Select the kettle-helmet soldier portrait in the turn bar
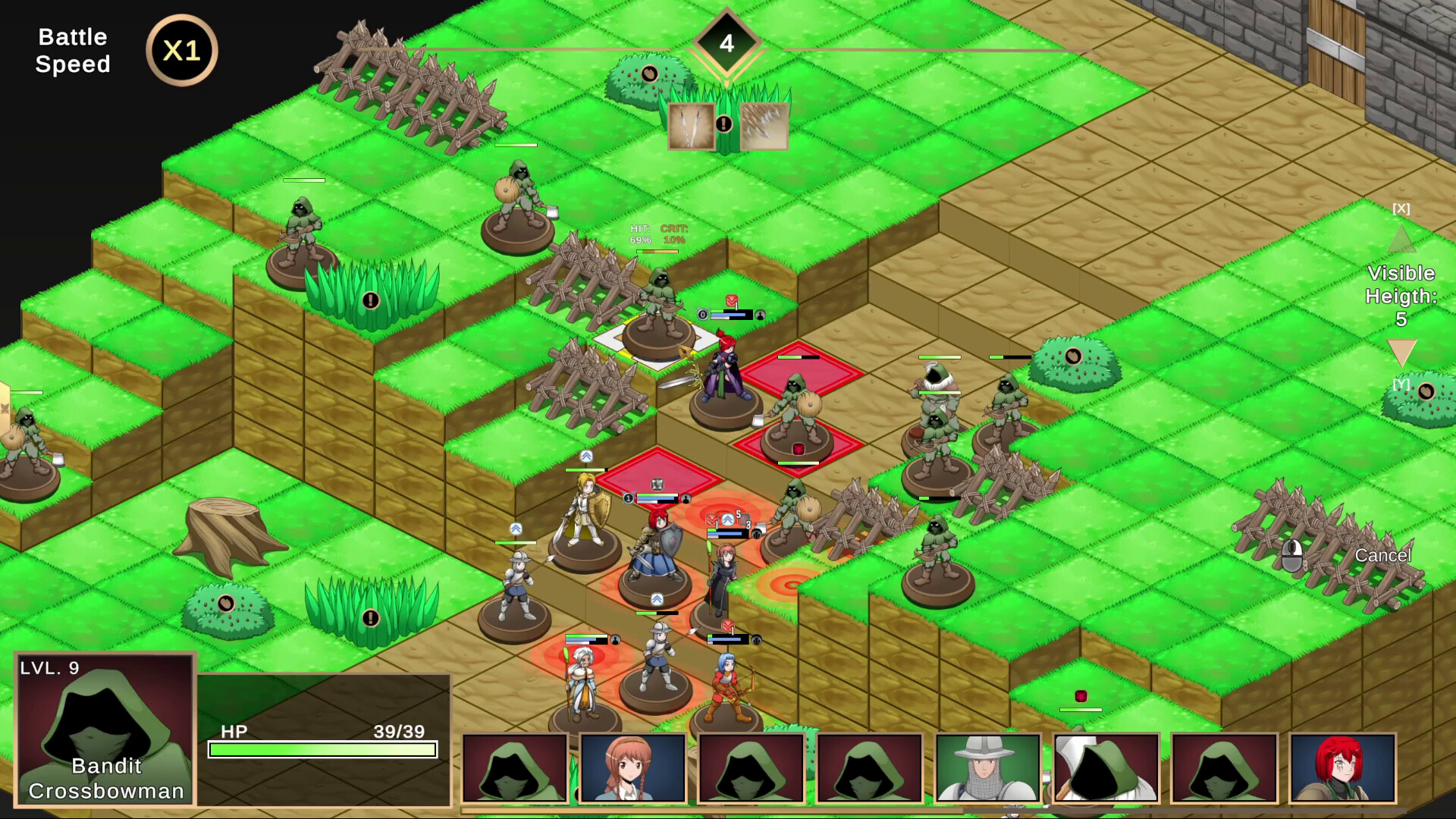 tap(987, 768)
